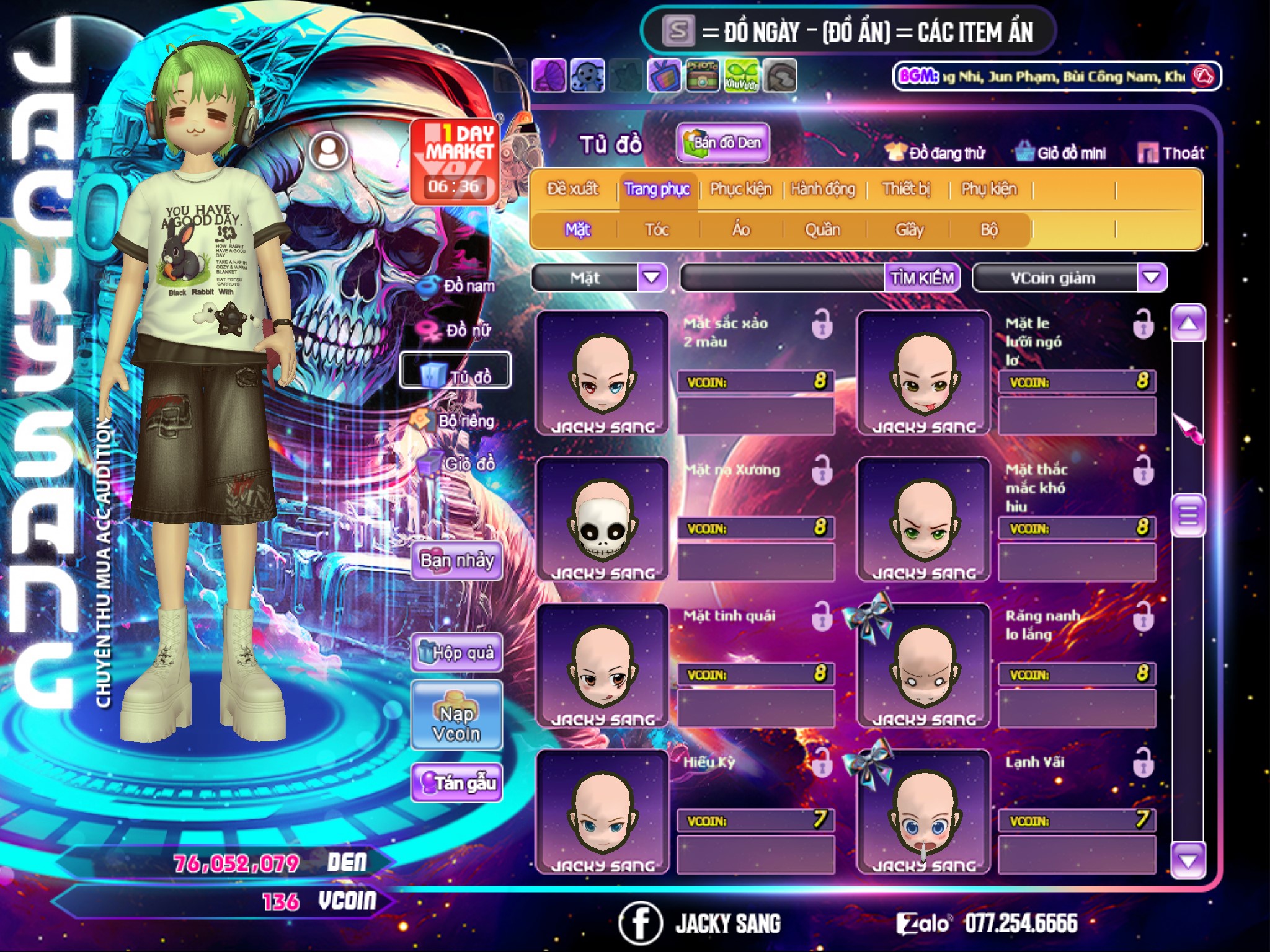Pick the Mặt sắc xảo 2 màu face
The width and height of the screenshot is (1270, 952).
(602, 373)
